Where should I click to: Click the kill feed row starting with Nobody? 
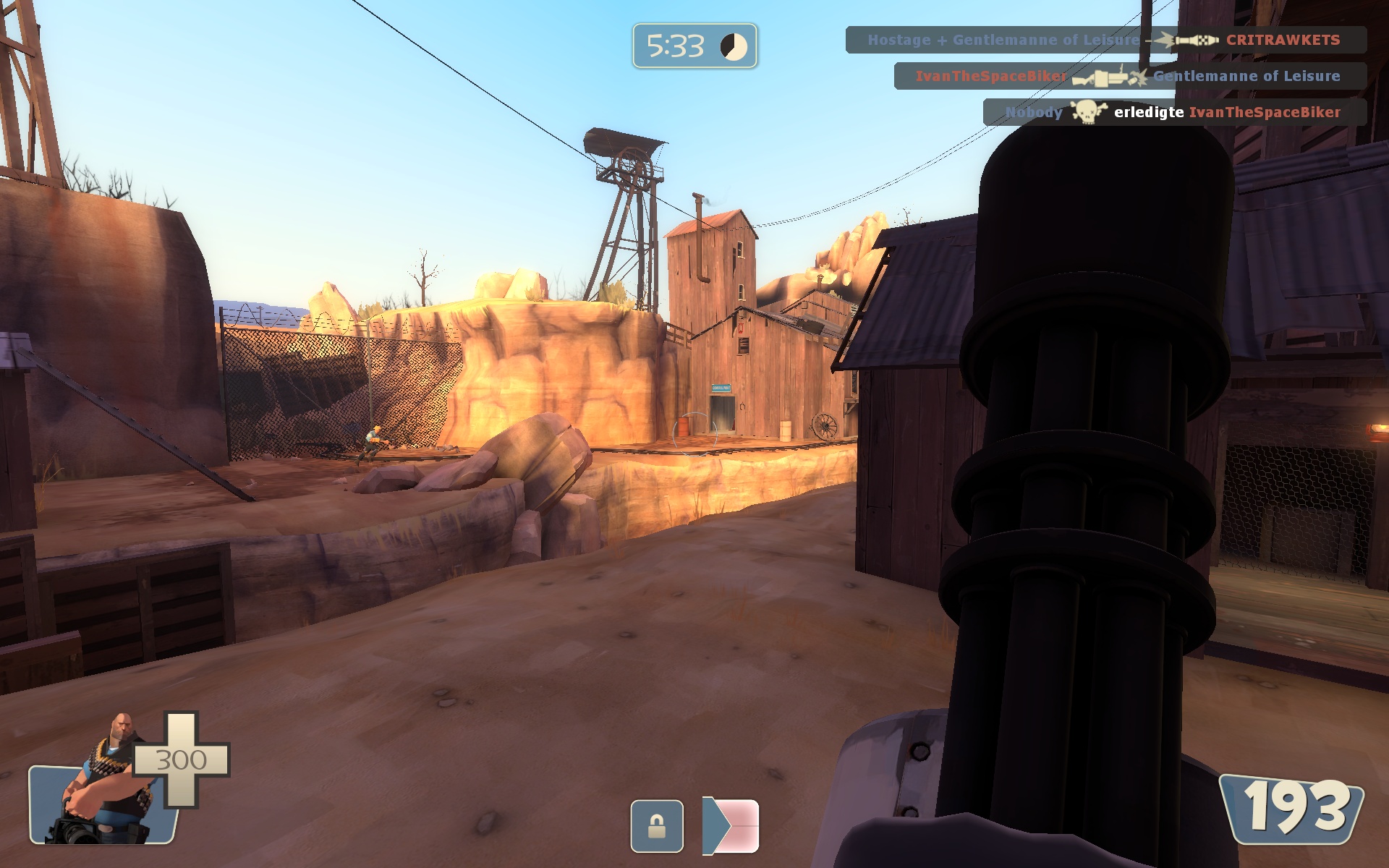coord(1173,112)
